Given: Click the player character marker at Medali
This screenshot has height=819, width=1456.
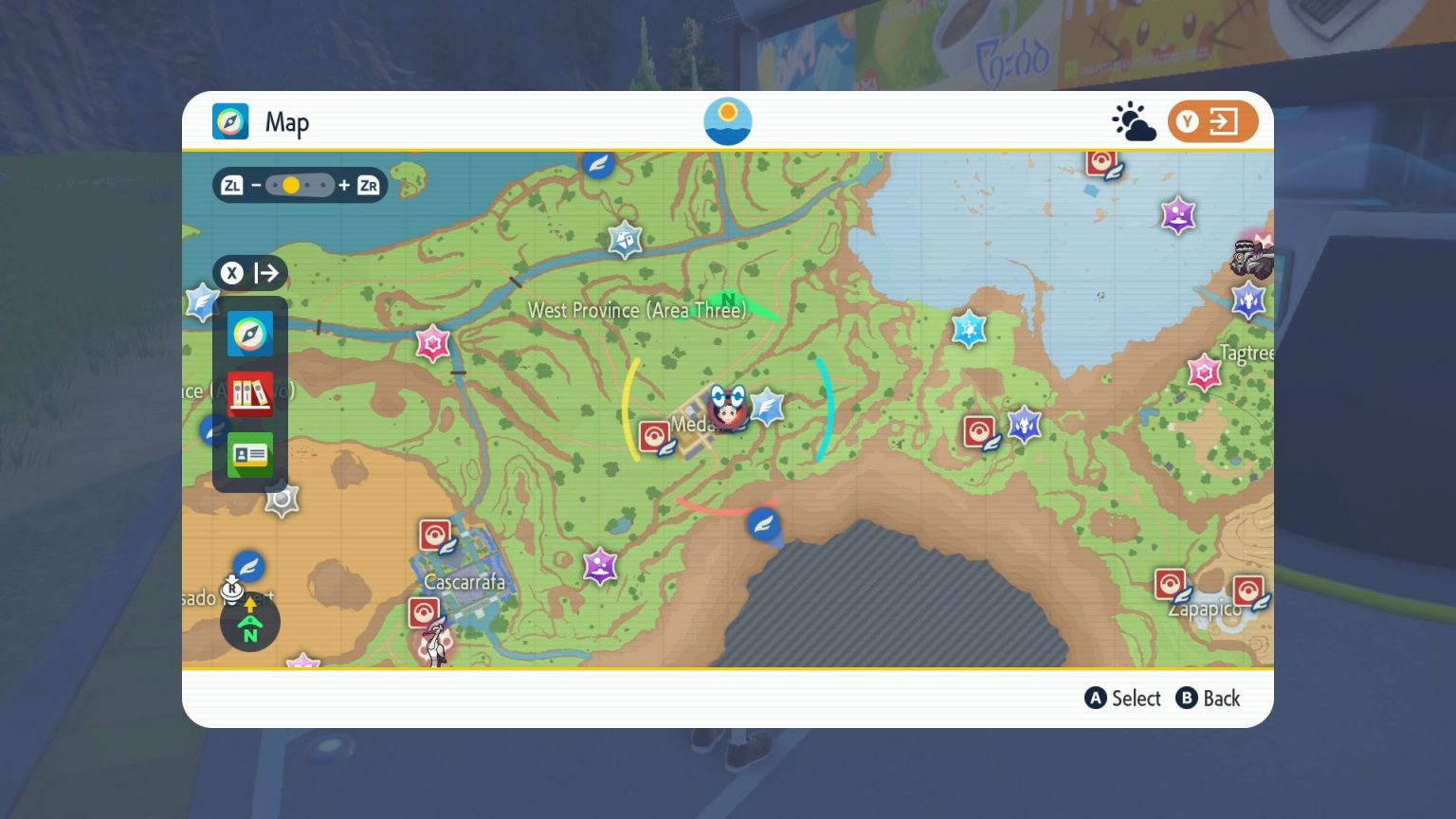Looking at the screenshot, I should tap(728, 409).
